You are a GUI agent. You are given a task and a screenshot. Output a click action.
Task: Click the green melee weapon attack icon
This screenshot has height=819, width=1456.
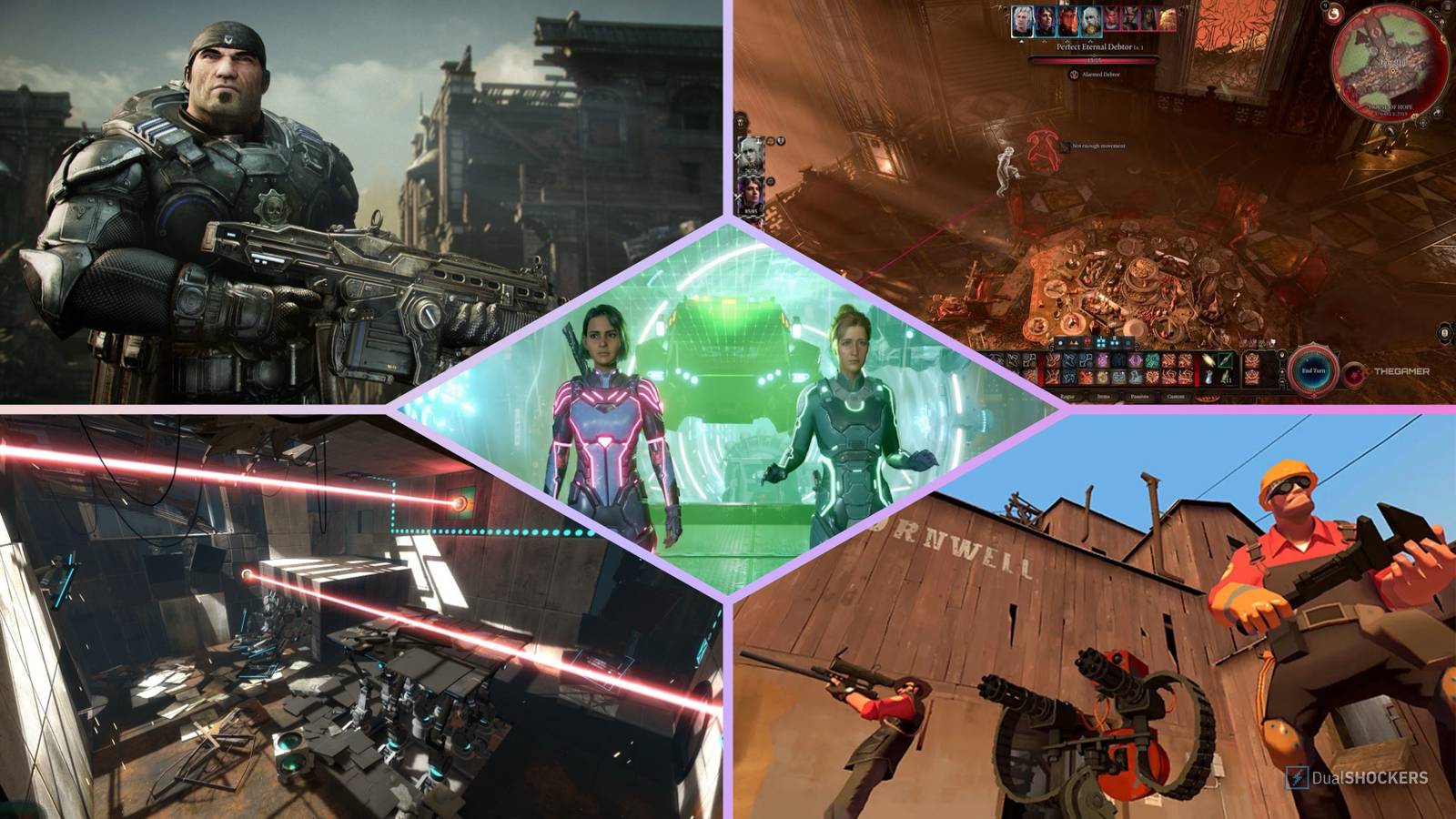point(1225,359)
